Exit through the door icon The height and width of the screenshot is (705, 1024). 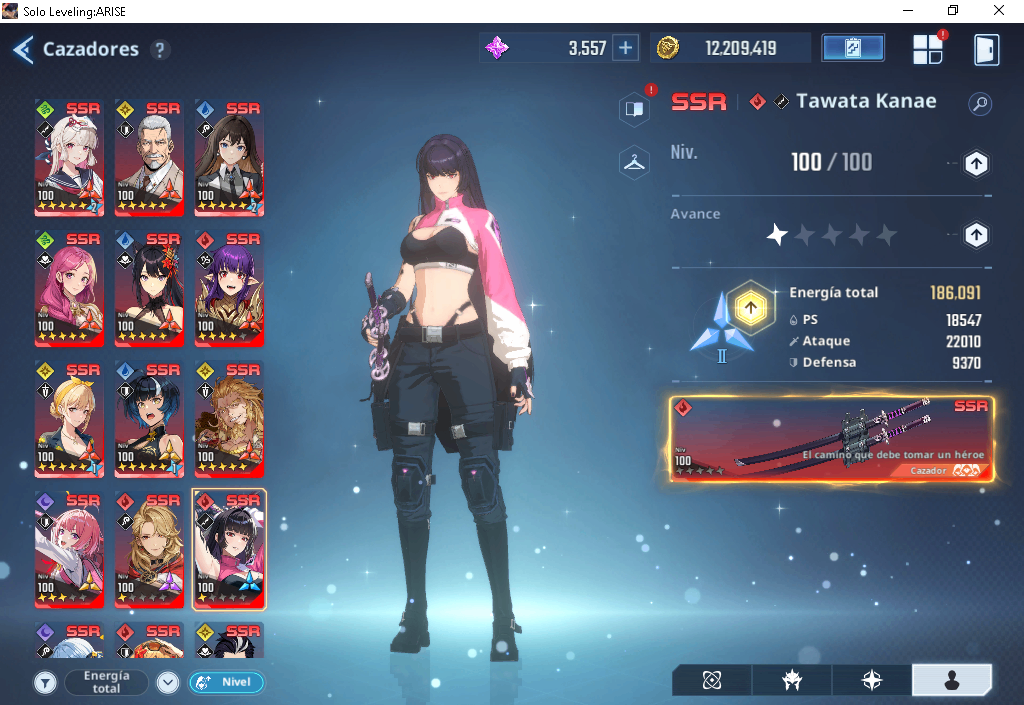(986, 49)
